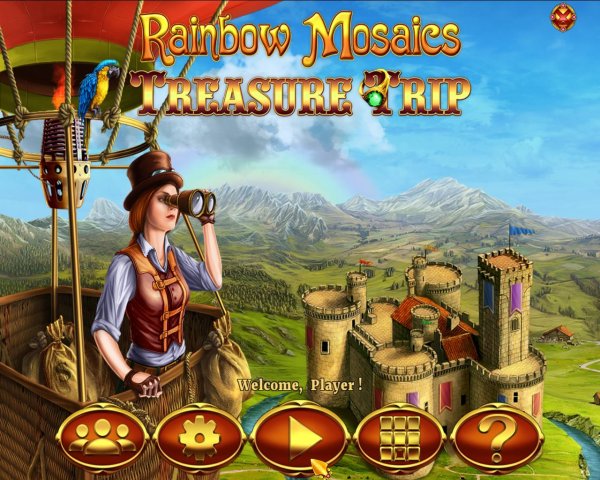The image size is (600, 480).
Task: Close the game with the red X
Action: click(563, 17)
